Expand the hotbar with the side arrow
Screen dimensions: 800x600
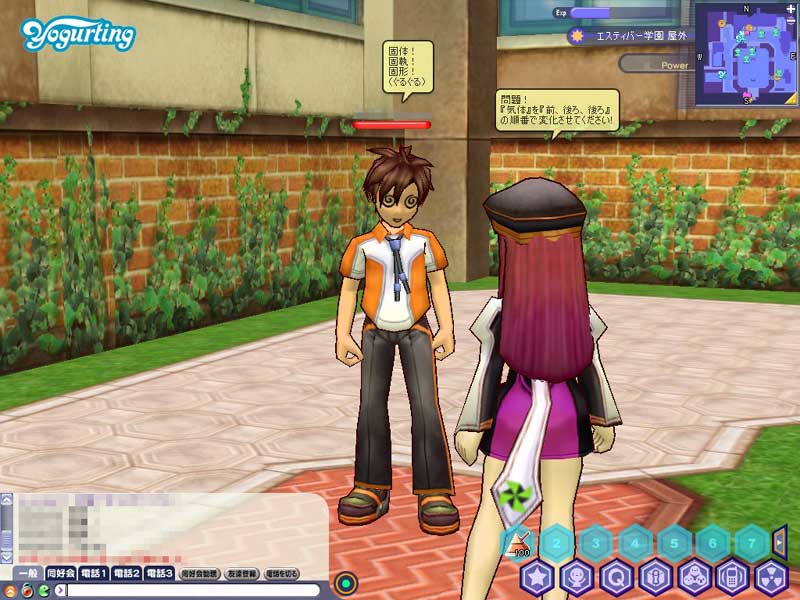[x=781, y=543]
